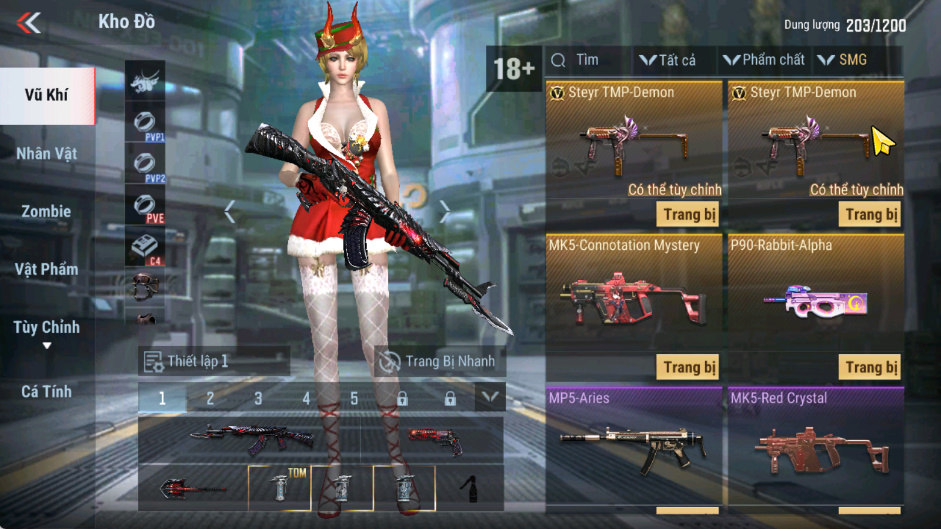Open the Thiết lập 1 loadout settings
Screen dimensions: 941x529
click(214, 361)
